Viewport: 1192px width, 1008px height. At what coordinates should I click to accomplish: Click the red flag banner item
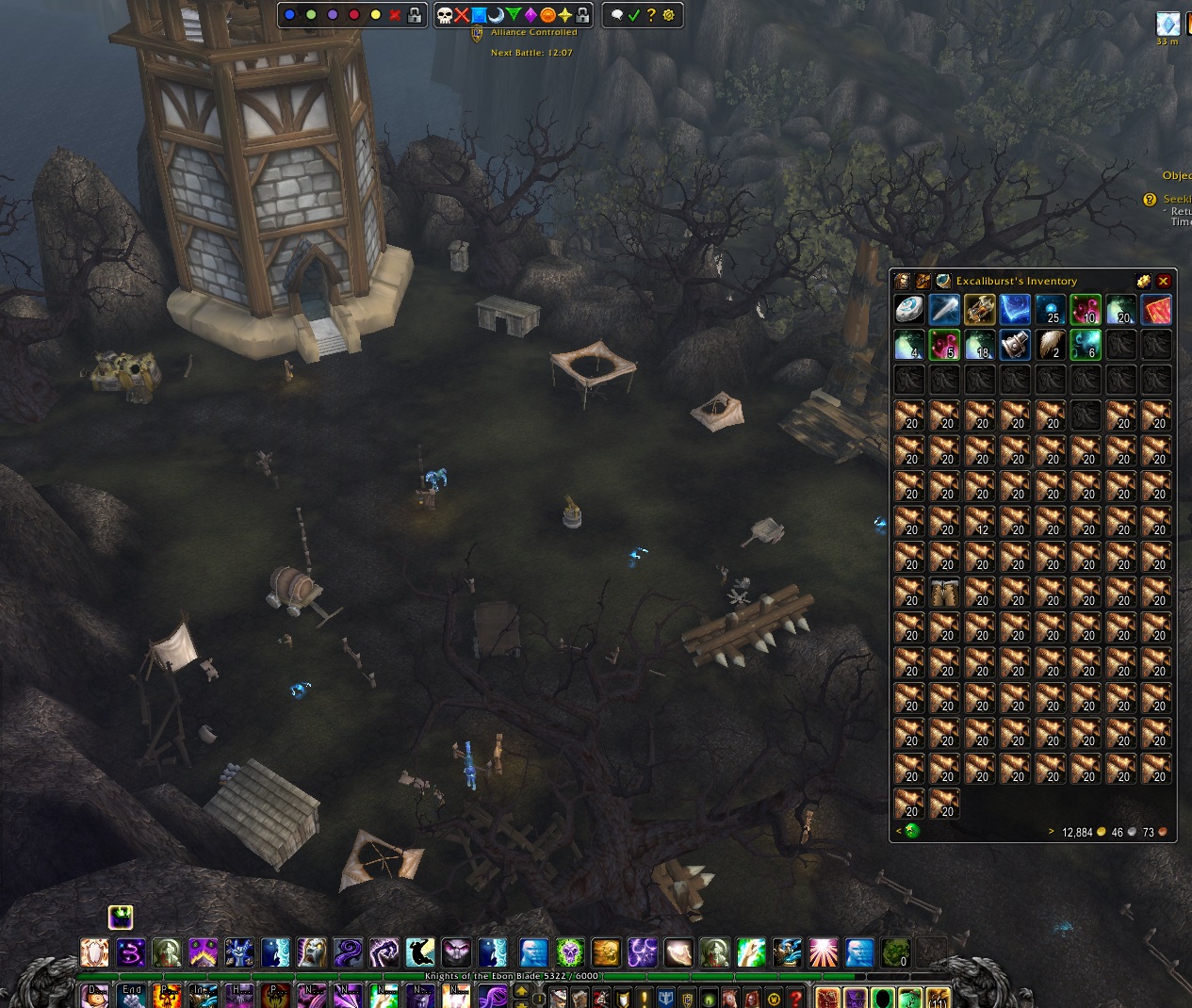coord(1156,309)
